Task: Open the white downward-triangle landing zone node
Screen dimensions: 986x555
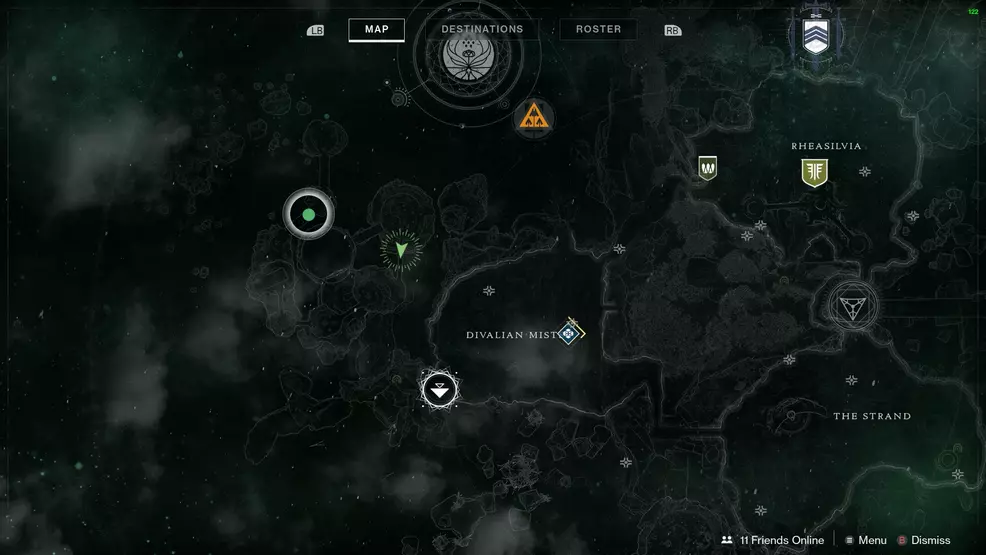Action: point(439,389)
